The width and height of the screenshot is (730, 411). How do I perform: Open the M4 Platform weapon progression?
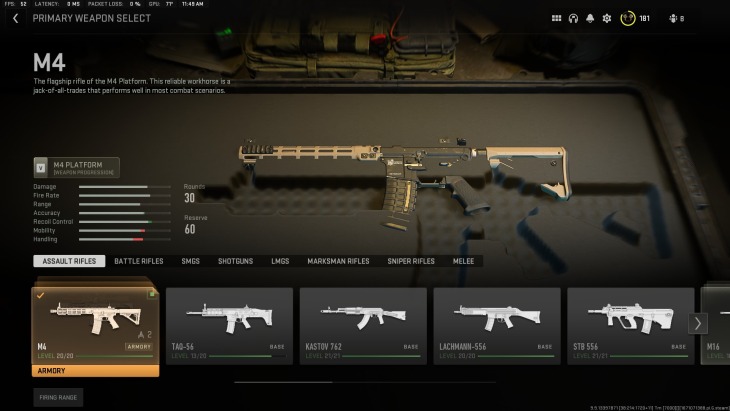[76, 167]
